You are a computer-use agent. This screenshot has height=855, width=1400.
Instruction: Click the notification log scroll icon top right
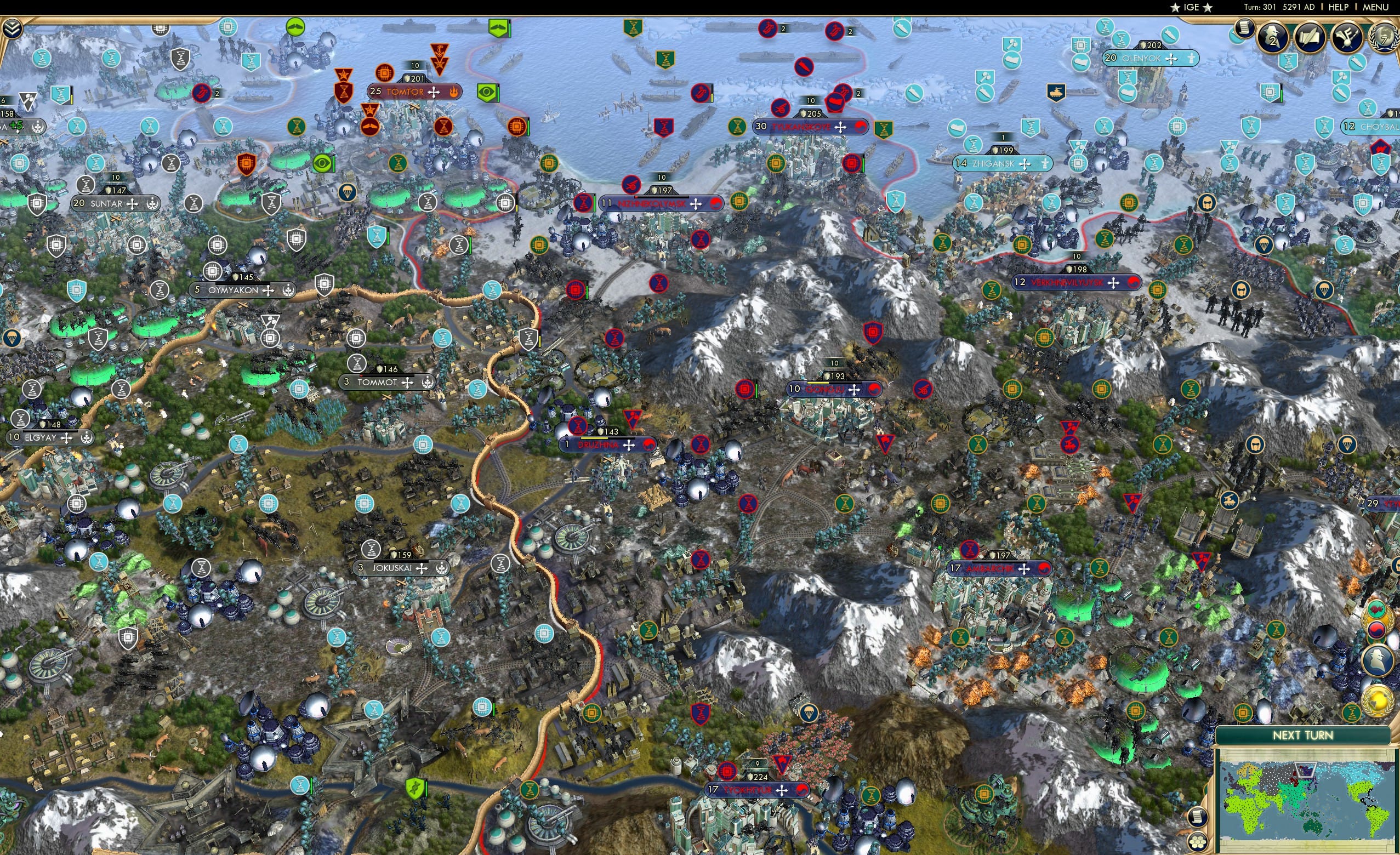1244,30
